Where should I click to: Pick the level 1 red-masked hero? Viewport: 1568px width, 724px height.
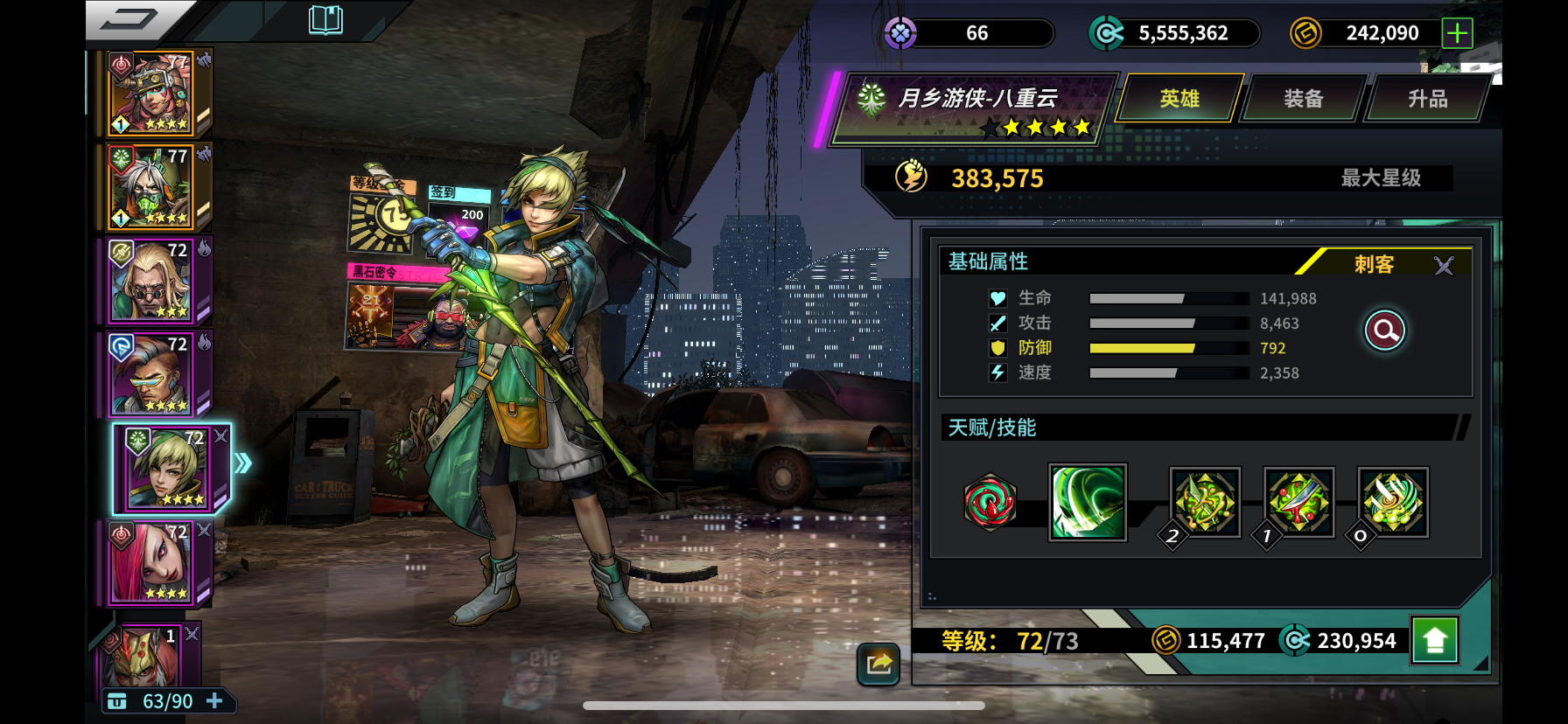click(x=144, y=656)
